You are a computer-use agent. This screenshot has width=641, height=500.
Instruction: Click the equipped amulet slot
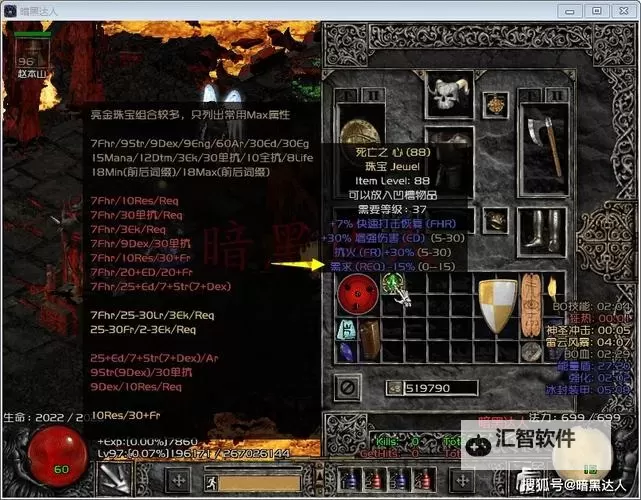point(495,104)
